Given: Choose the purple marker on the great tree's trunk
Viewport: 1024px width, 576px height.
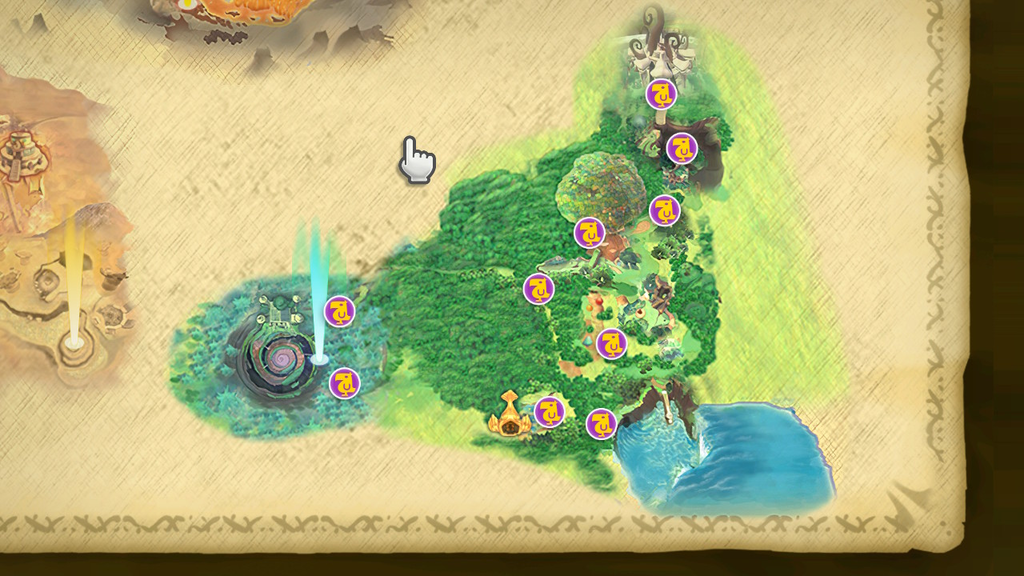Looking at the screenshot, I should click(x=589, y=232).
